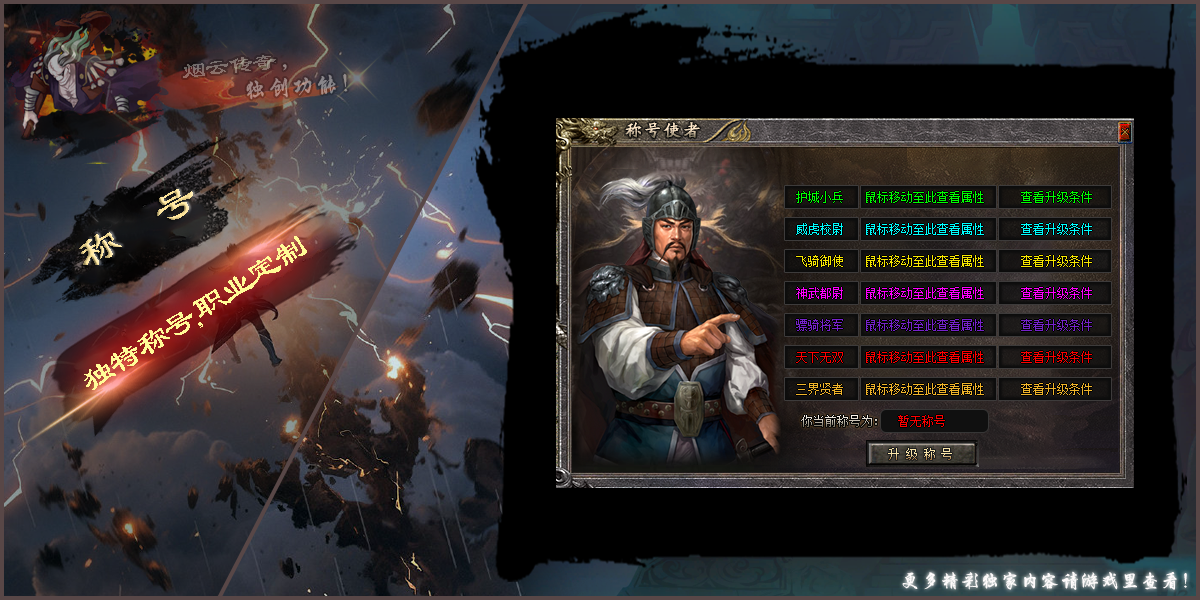Viewport: 1200px width, 600px height.
Task: View upgrade conditions for 护城小兵
Action: click(1055, 198)
